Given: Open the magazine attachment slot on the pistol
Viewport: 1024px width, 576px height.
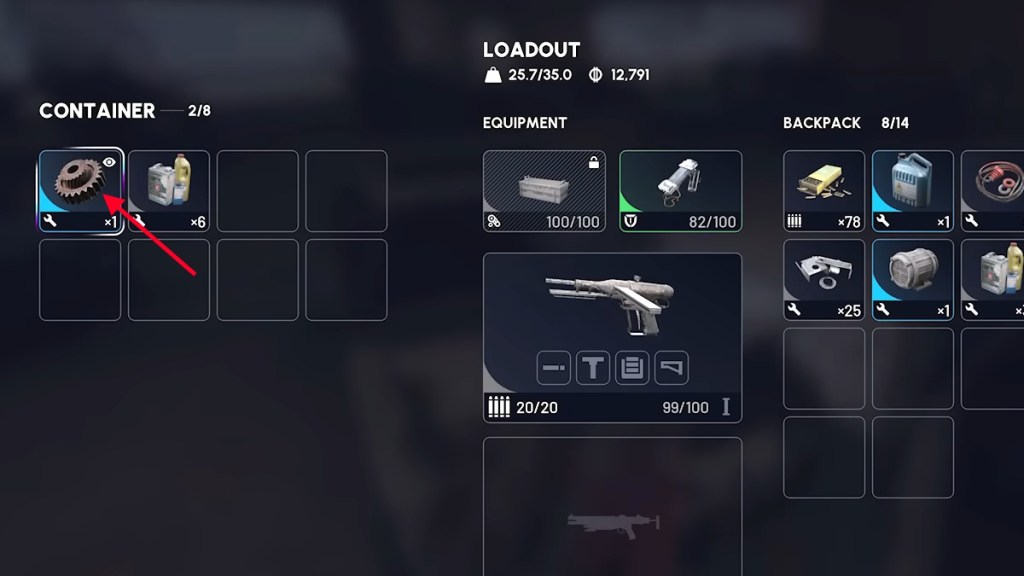Looking at the screenshot, I should (x=631, y=367).
